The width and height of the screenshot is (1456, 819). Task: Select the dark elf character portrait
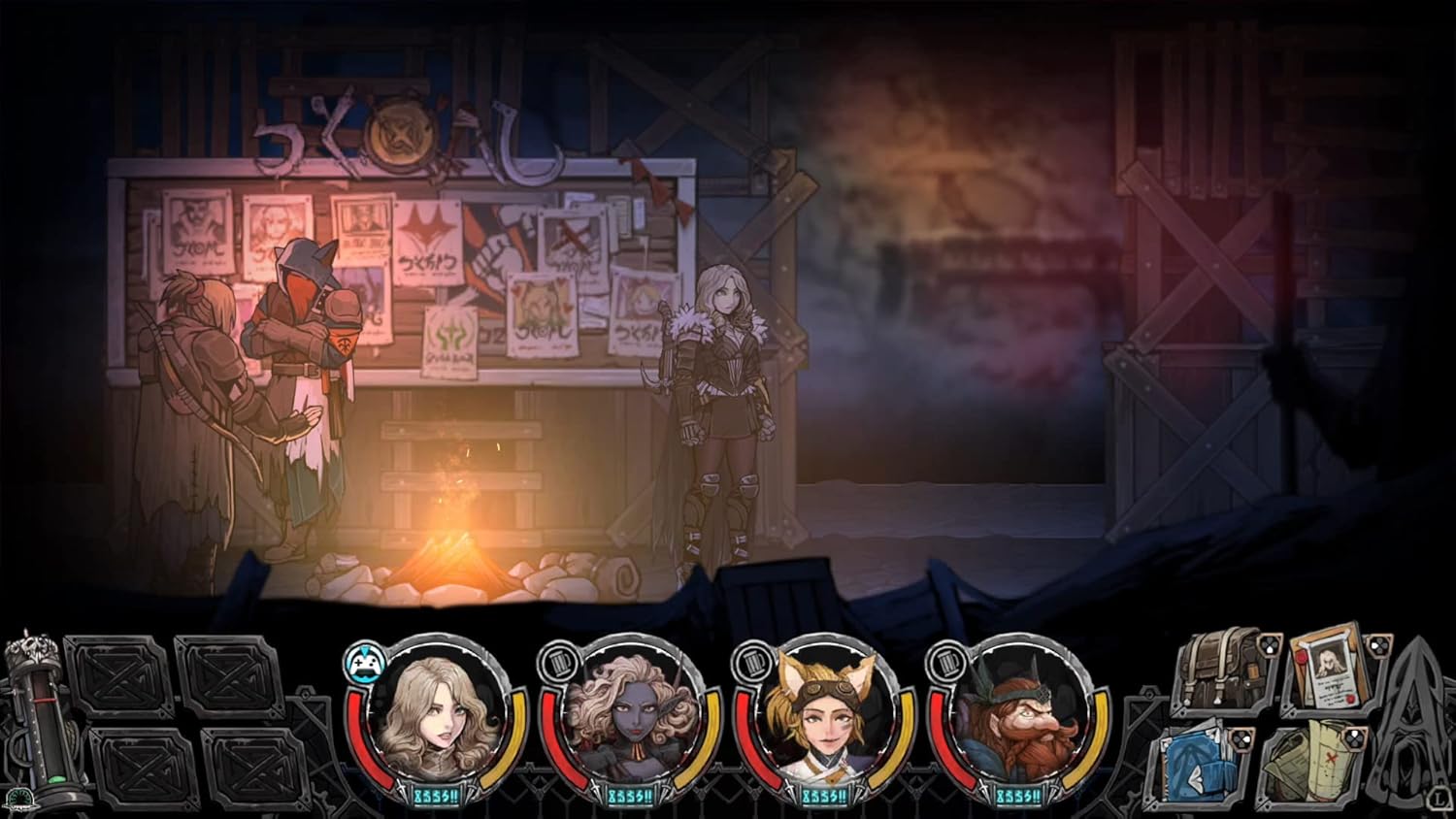pyautogui.click(x=632, y=718)
